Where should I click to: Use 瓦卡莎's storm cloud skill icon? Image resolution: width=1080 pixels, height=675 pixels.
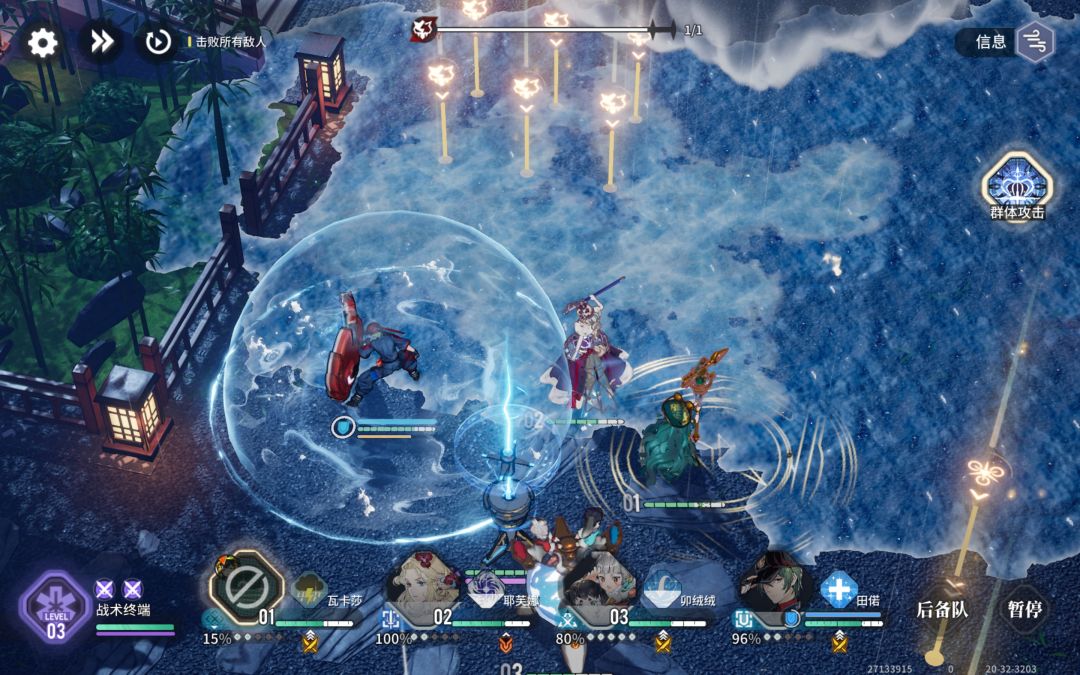tap(308, 590)
